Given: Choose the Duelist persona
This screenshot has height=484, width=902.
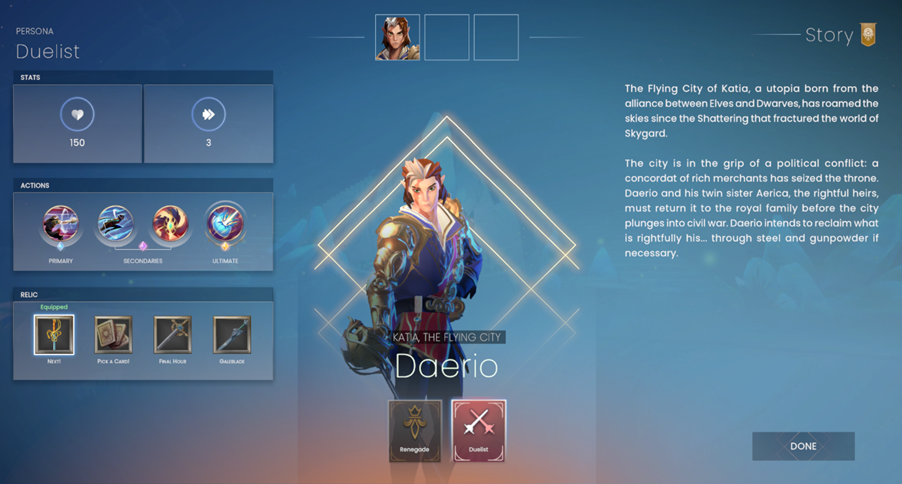Looking at the screenshot, I should [x=478, y=430].
